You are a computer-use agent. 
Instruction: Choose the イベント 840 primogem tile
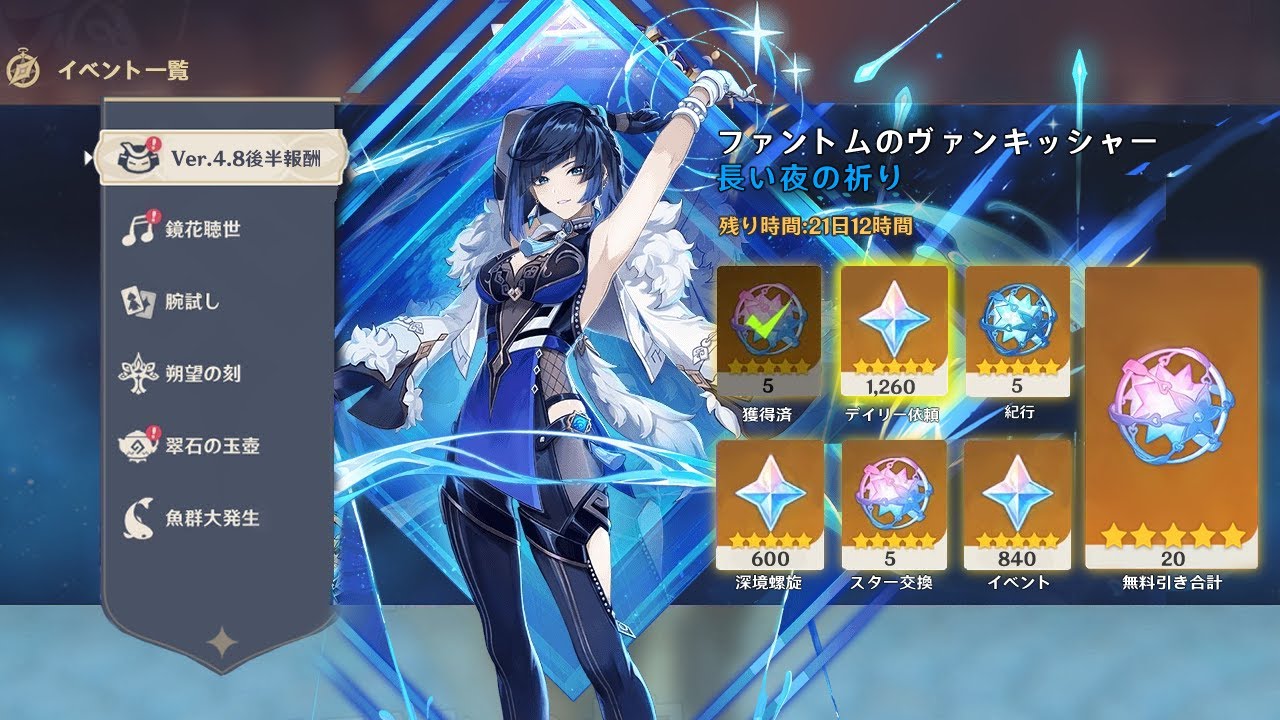(x=1018, y=506)
